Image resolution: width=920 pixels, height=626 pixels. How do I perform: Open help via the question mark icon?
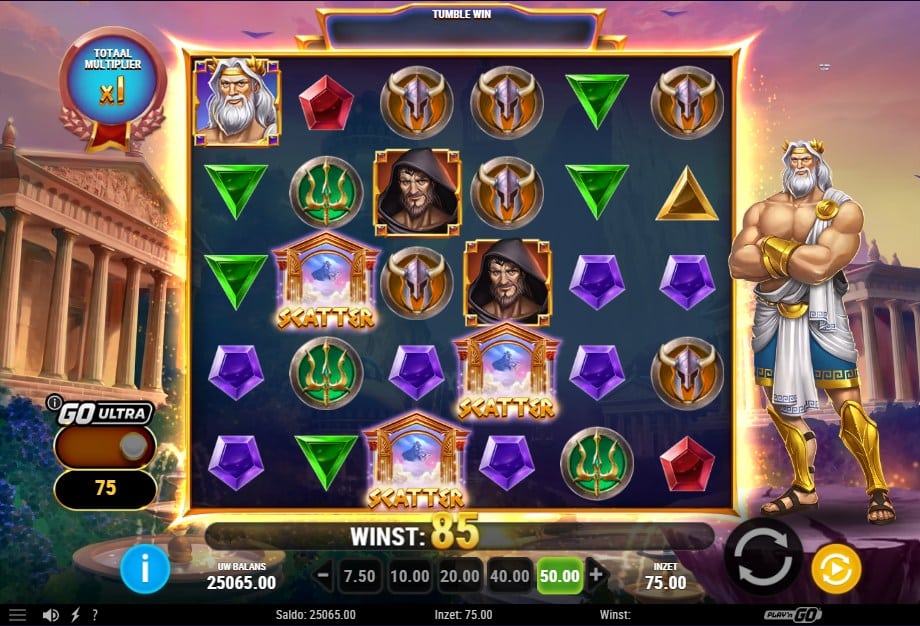pos(94,615)
